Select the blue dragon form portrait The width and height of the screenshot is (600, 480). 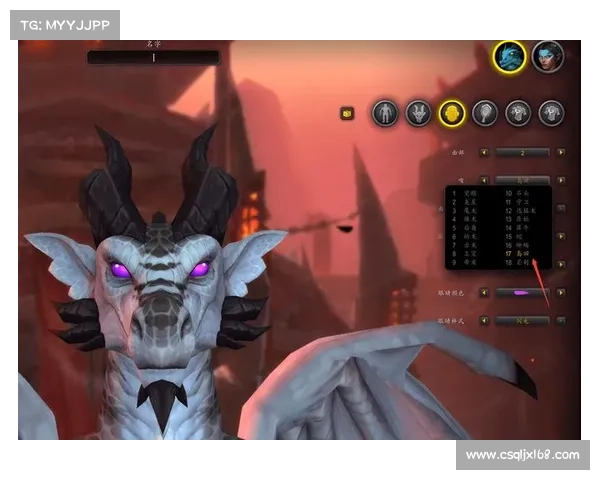pos(510,56)
